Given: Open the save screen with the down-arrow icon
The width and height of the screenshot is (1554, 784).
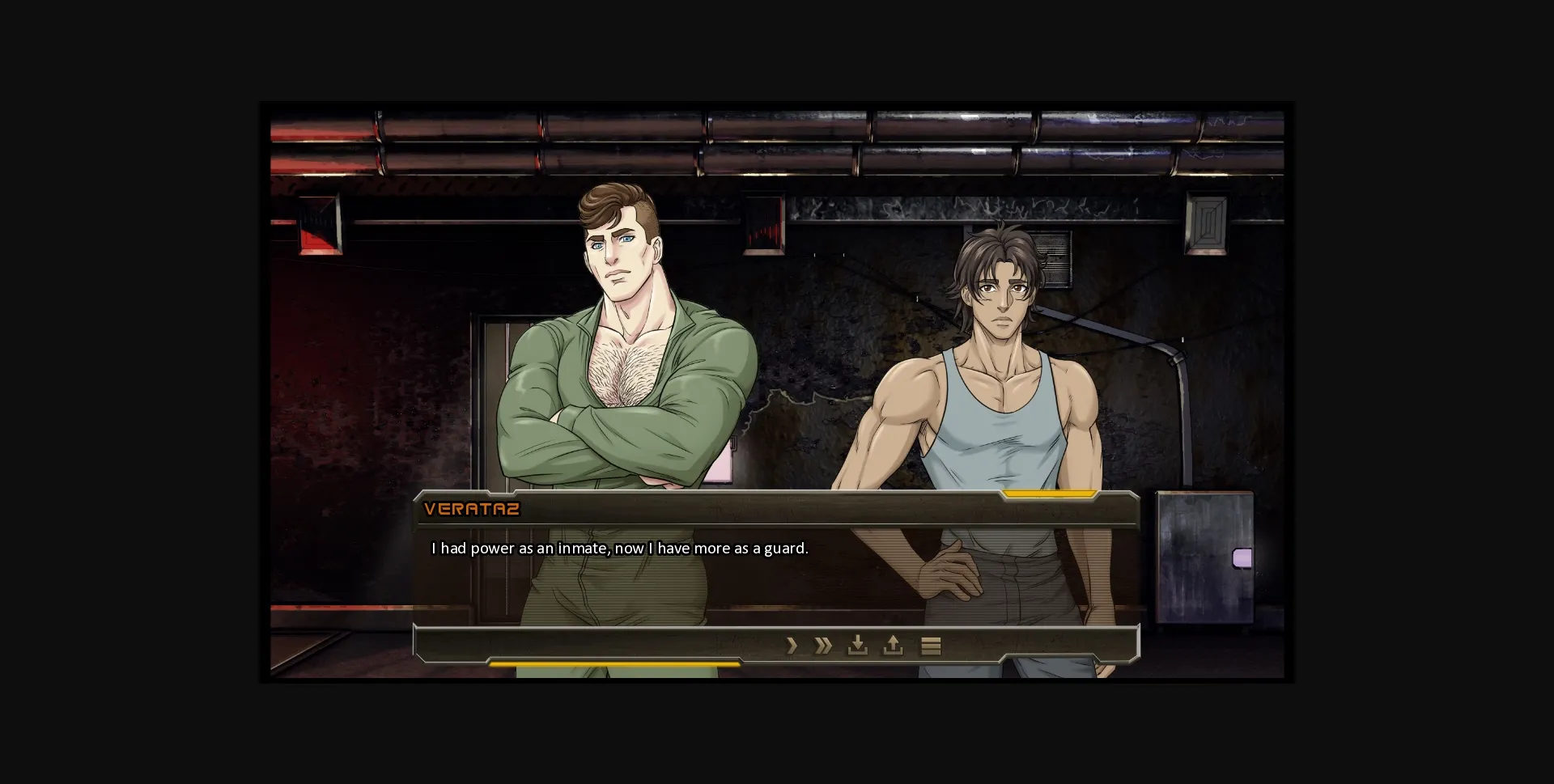Looking at the screenshot, I should coord(858,646).
